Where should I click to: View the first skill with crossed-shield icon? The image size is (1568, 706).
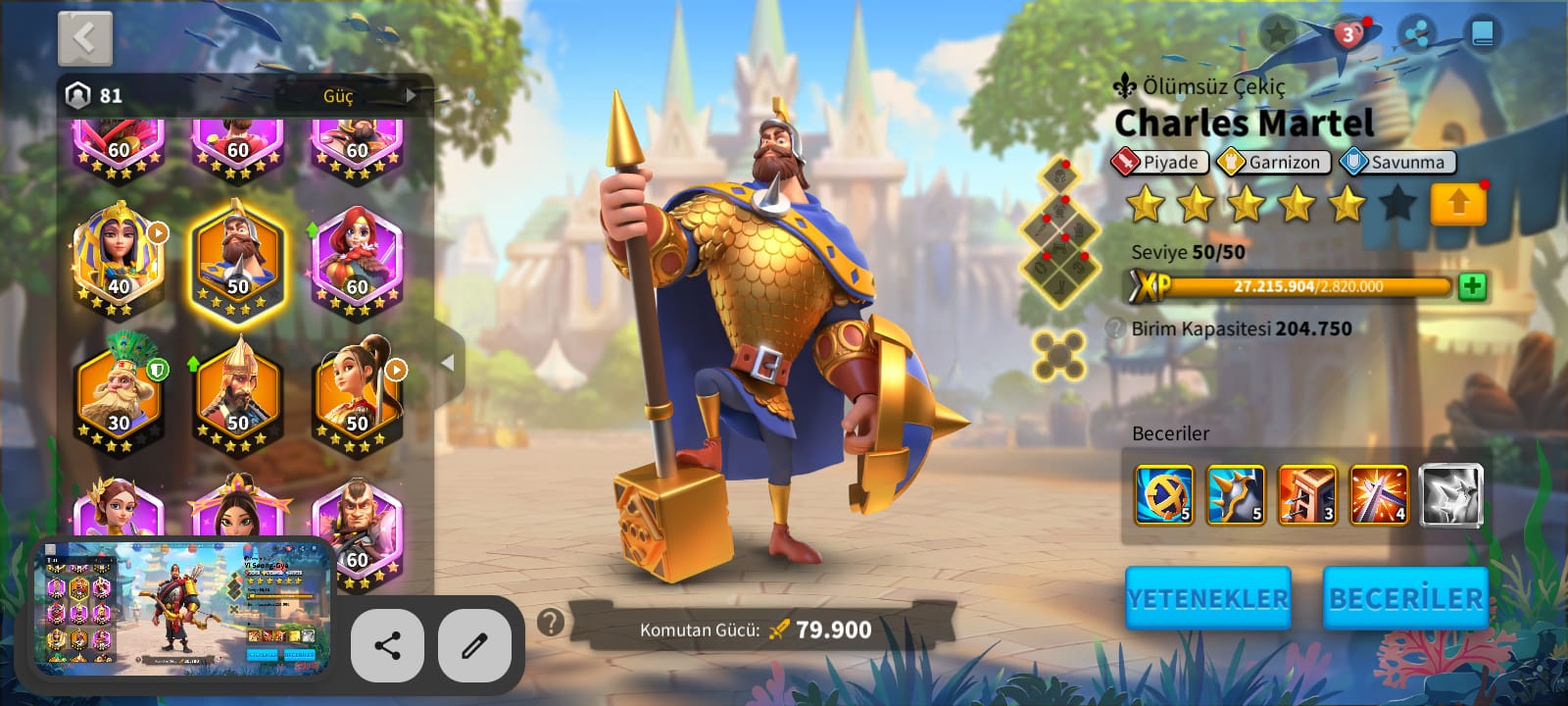pos(1163,495)
